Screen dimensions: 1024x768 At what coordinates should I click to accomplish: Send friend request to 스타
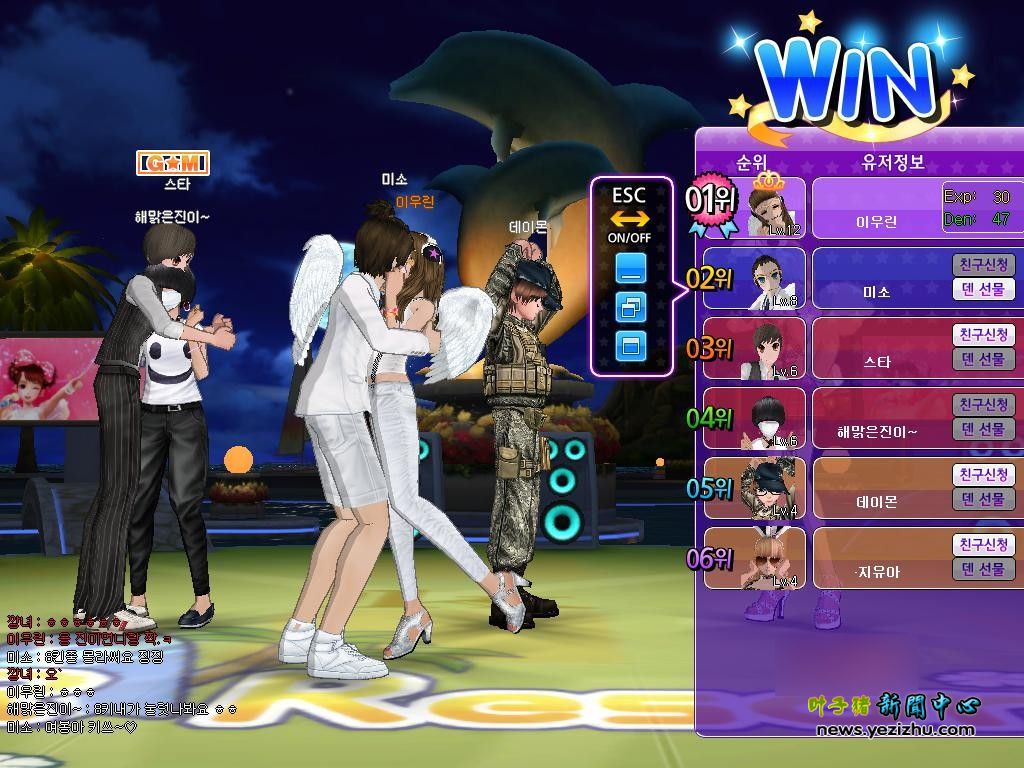click(x=983, y=335)
